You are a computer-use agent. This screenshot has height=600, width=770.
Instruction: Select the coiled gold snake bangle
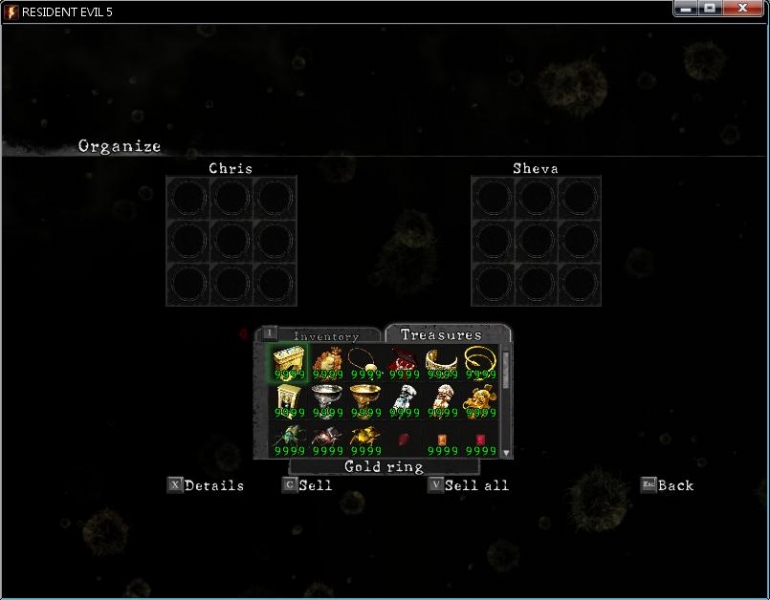click(479, 364)
